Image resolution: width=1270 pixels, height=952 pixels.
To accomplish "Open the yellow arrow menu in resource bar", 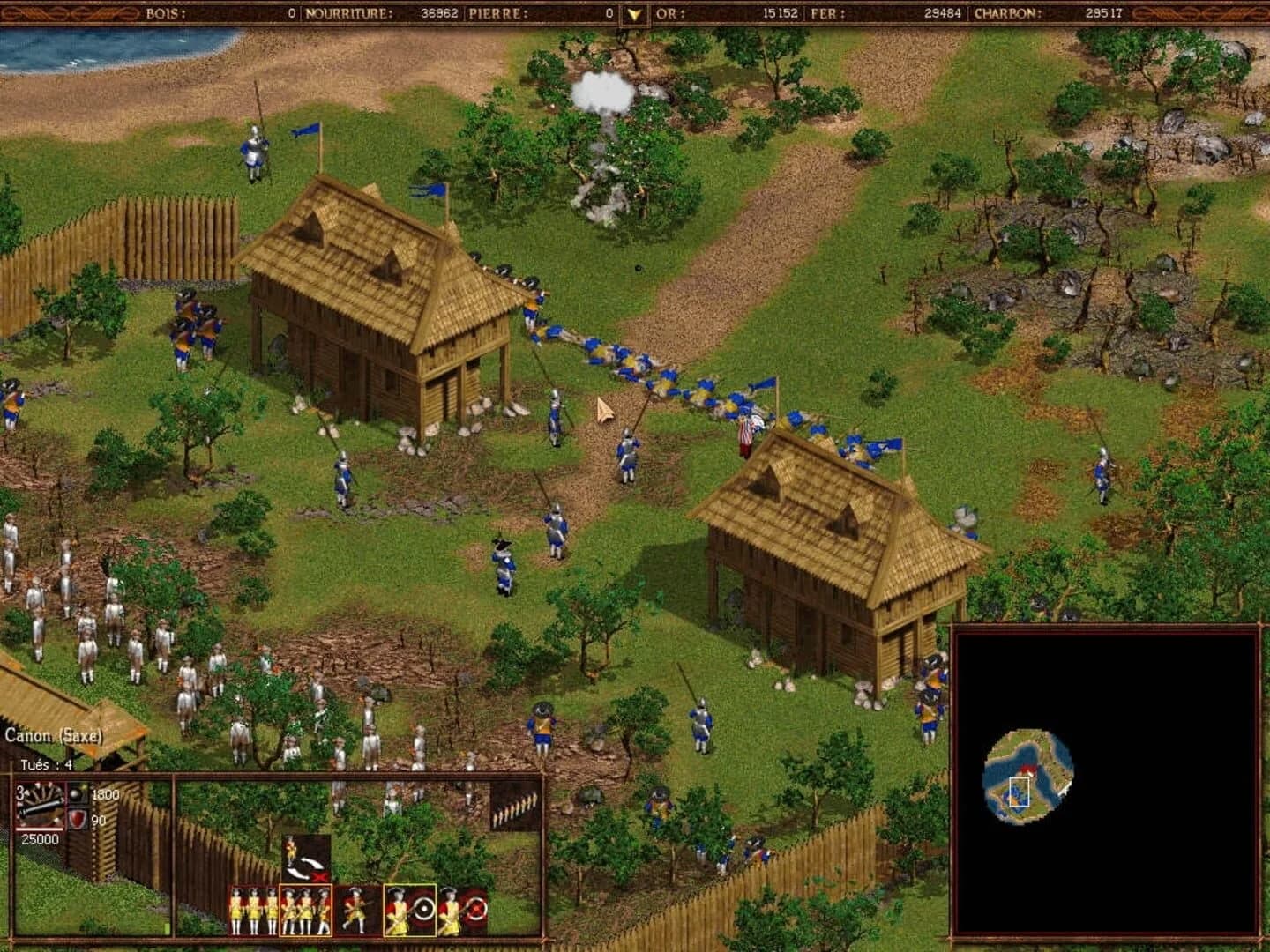I will 632,12.
